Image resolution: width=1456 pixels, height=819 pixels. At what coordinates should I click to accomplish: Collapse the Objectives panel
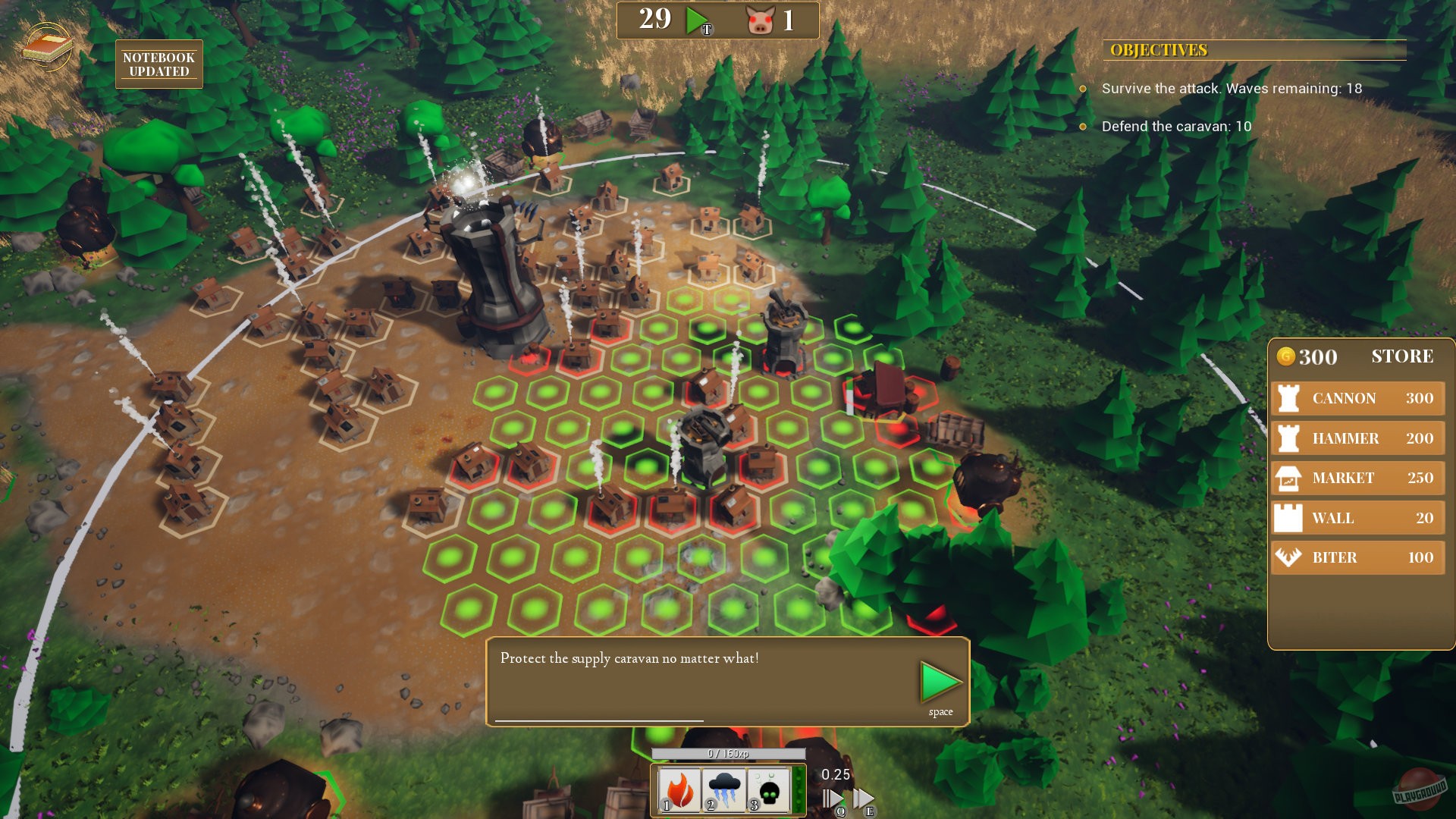1158,49
